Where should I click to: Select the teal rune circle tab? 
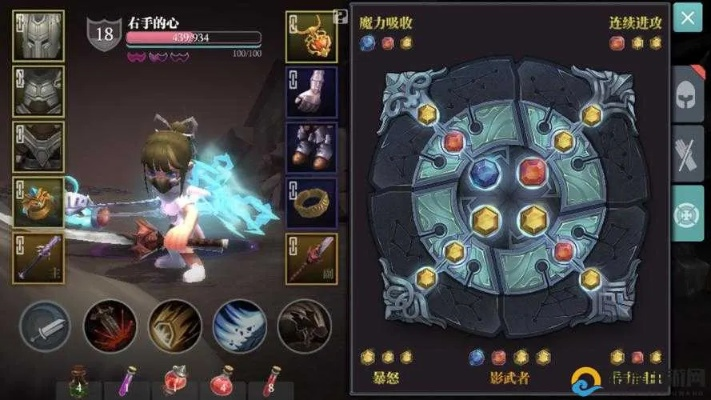tap(688, 214)
